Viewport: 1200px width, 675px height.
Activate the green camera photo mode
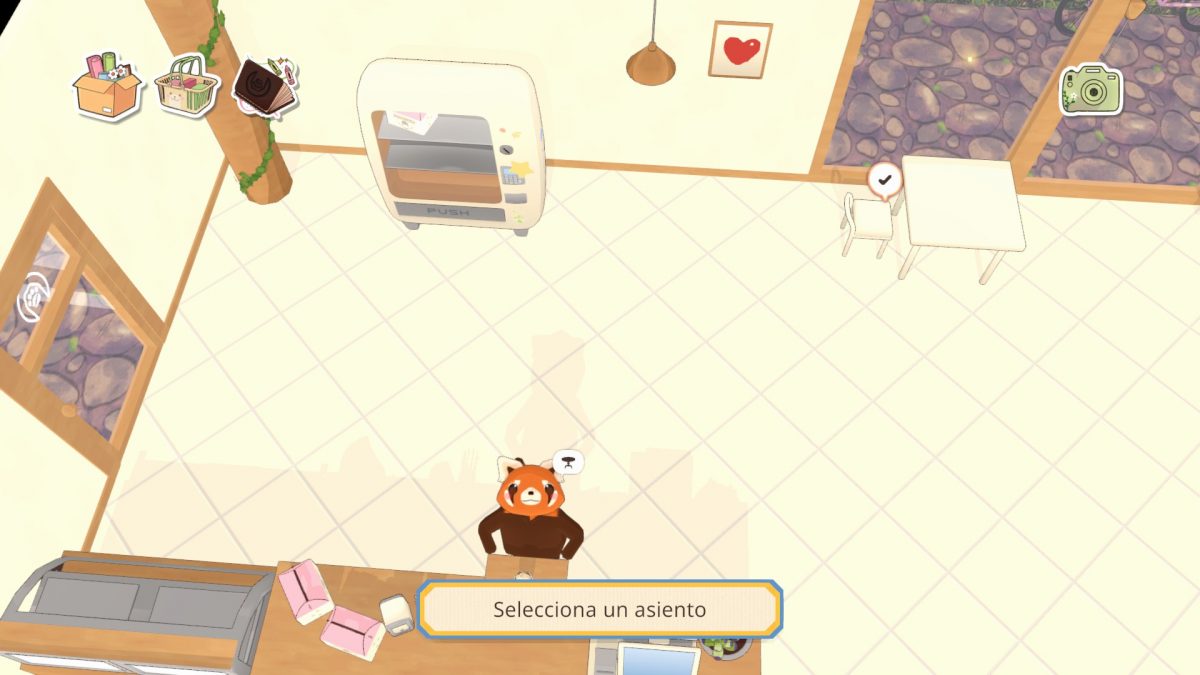click(x=1090, y=90)
